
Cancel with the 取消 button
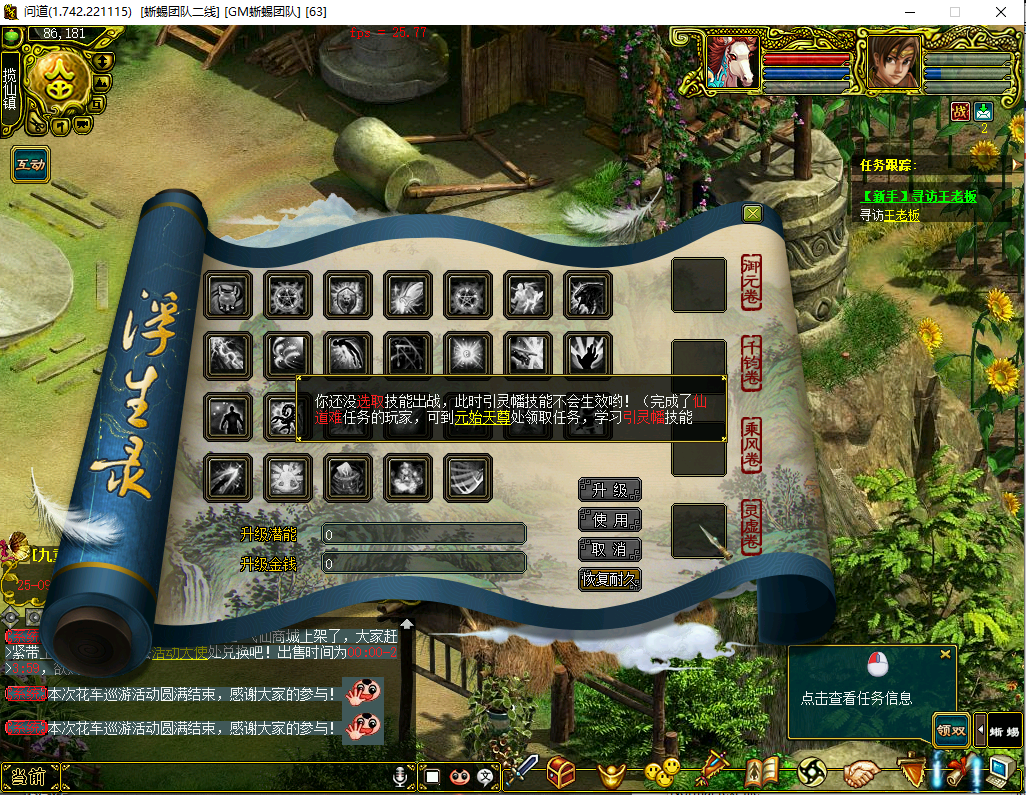pyautogui.click(x=609, y=549)
